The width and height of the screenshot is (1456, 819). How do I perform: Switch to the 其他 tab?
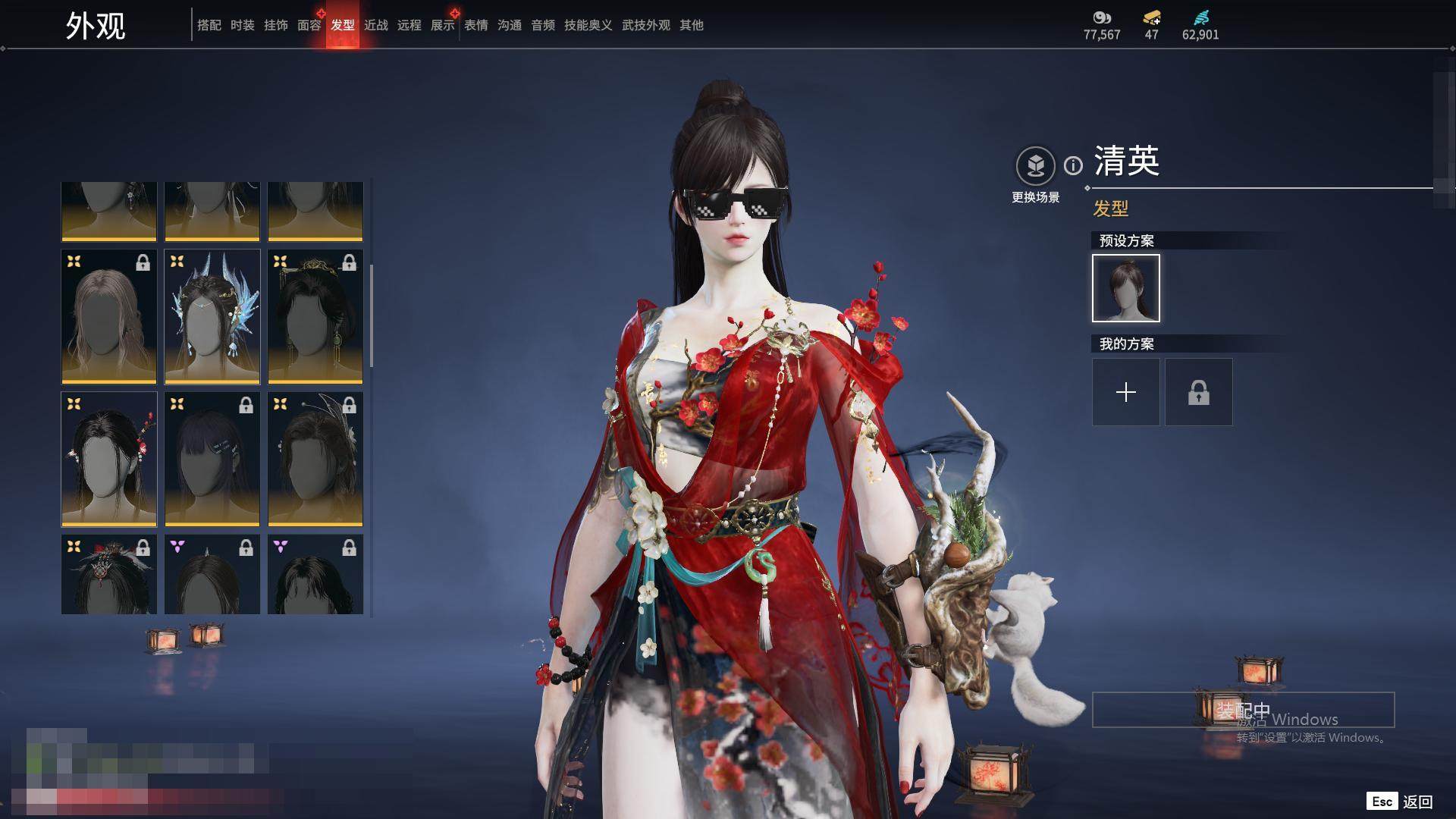click(691, 25)
